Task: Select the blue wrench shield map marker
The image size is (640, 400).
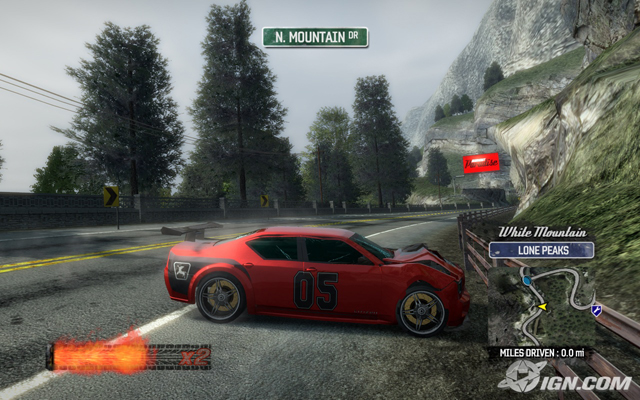Action: click(597, 311)
